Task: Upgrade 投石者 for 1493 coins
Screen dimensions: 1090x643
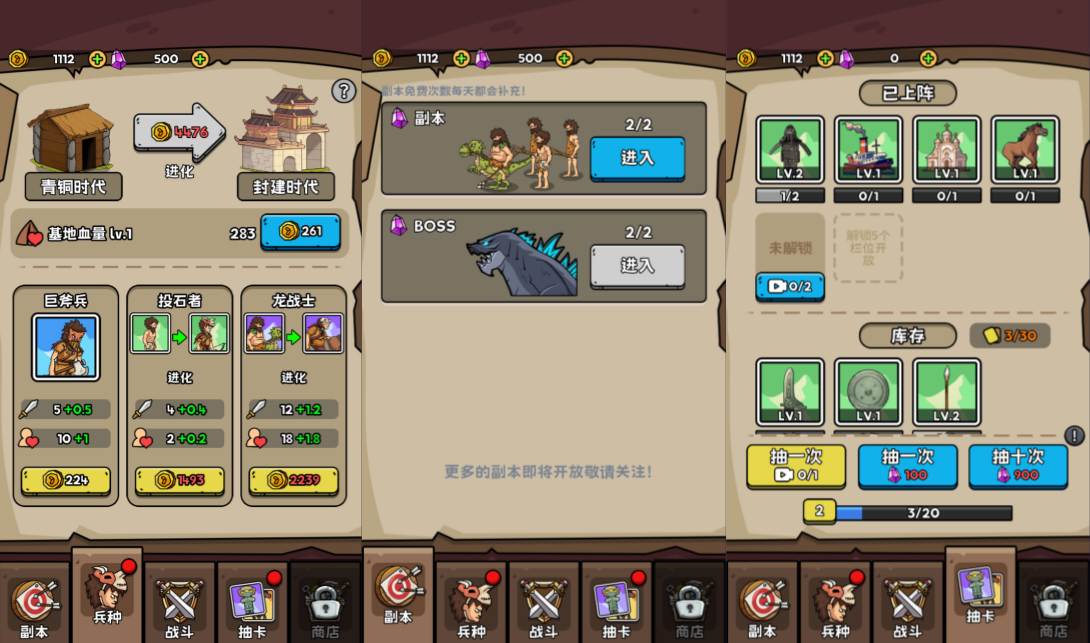Action: click(180, 481)
